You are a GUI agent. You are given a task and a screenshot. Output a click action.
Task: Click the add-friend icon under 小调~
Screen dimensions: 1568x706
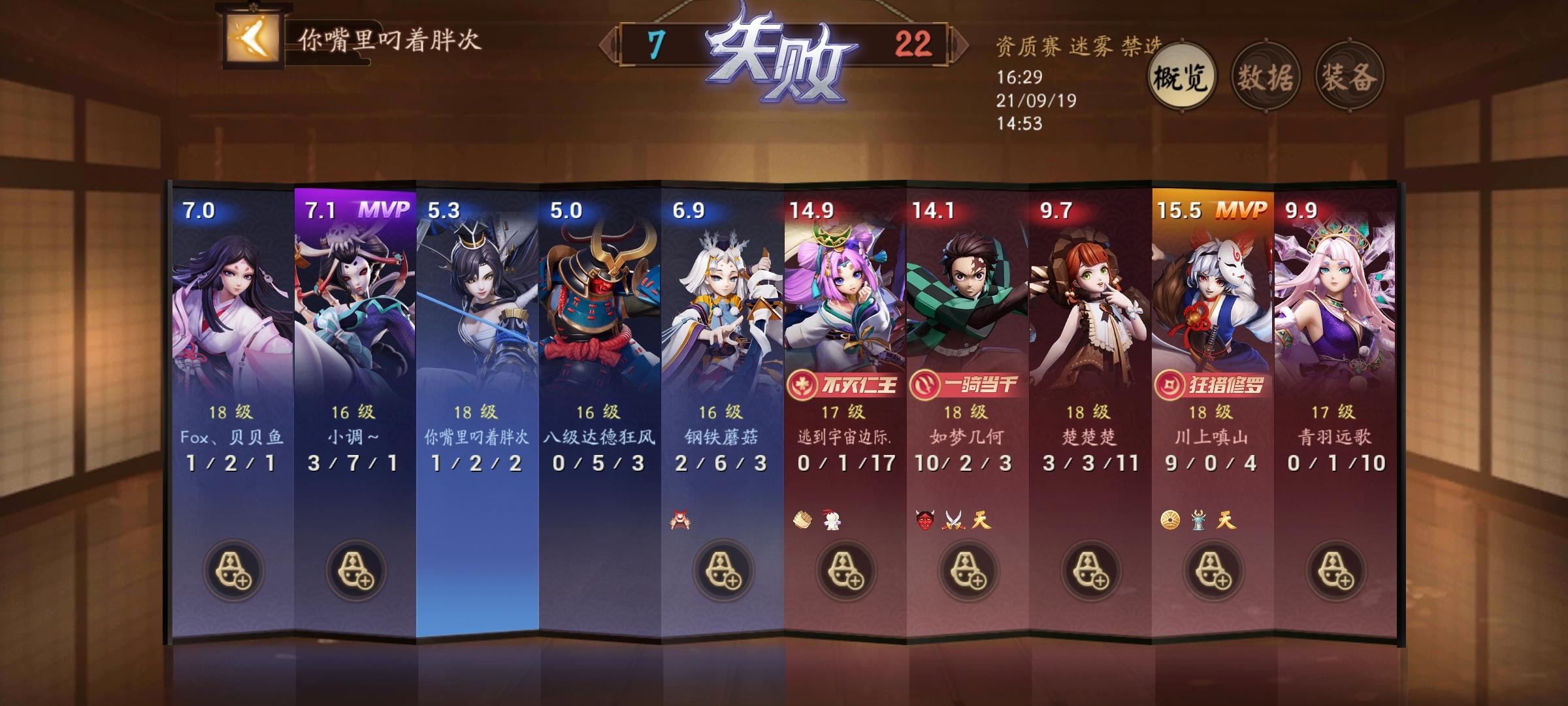tap(358, 569)
